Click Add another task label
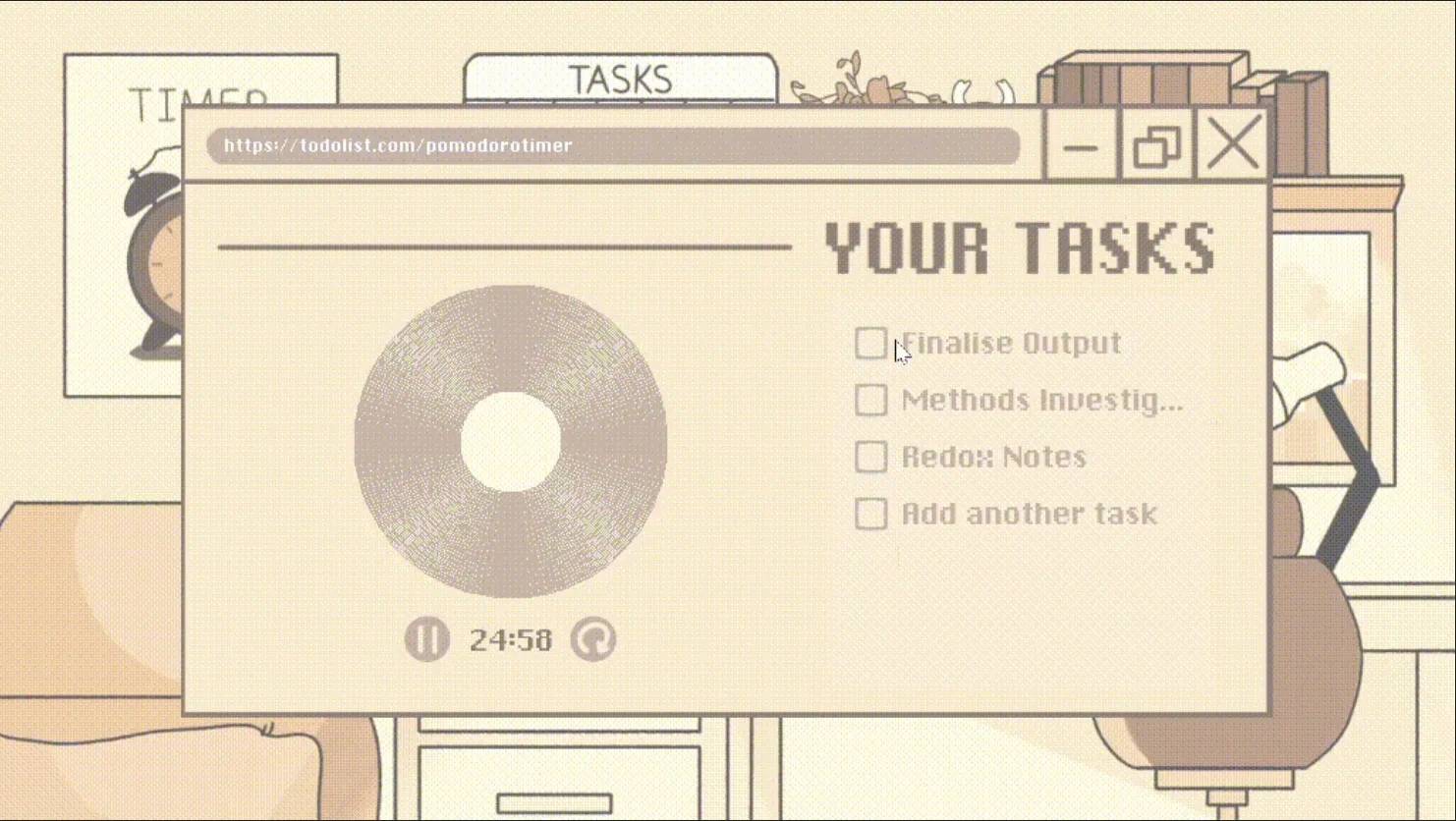 pyautogui.click(x=1029, y=514)
